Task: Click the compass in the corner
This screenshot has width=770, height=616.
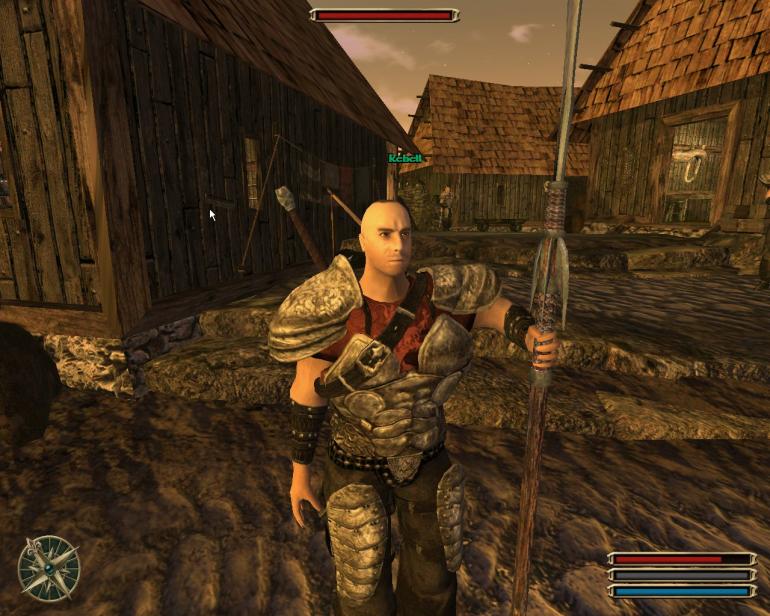Action: point(48,566)
